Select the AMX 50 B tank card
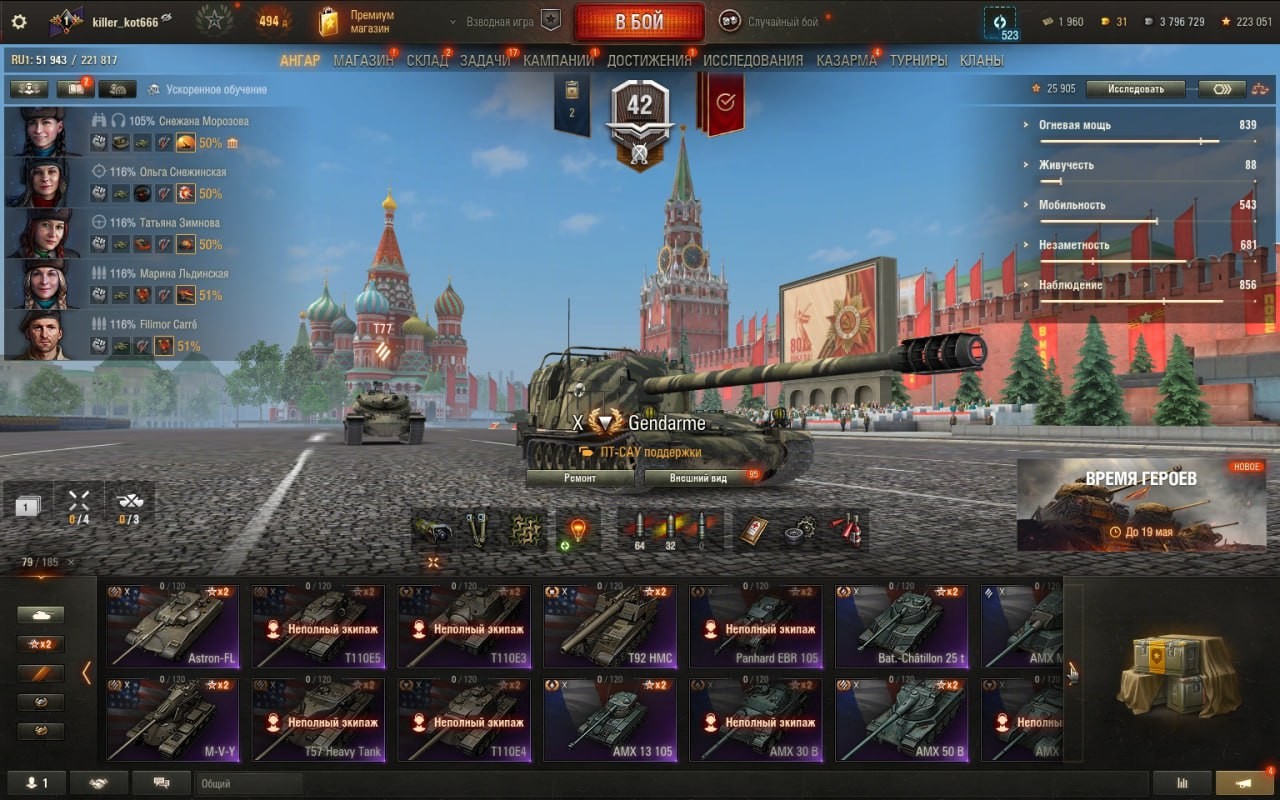Screen dimensions: 1280x800 click(902, 720)
